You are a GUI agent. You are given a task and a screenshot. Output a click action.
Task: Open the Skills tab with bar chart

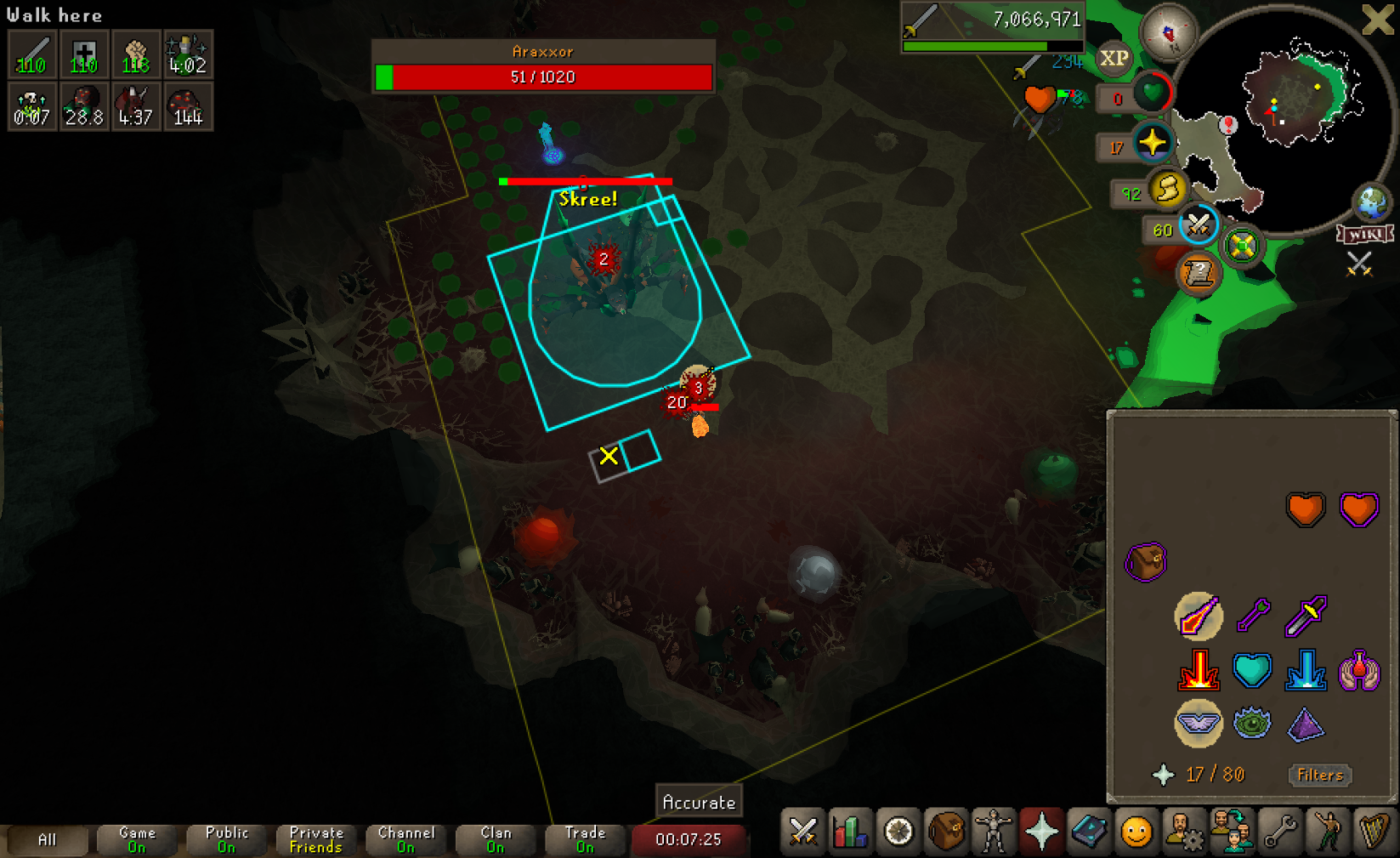pyautogui.click(x=850, y=832)
